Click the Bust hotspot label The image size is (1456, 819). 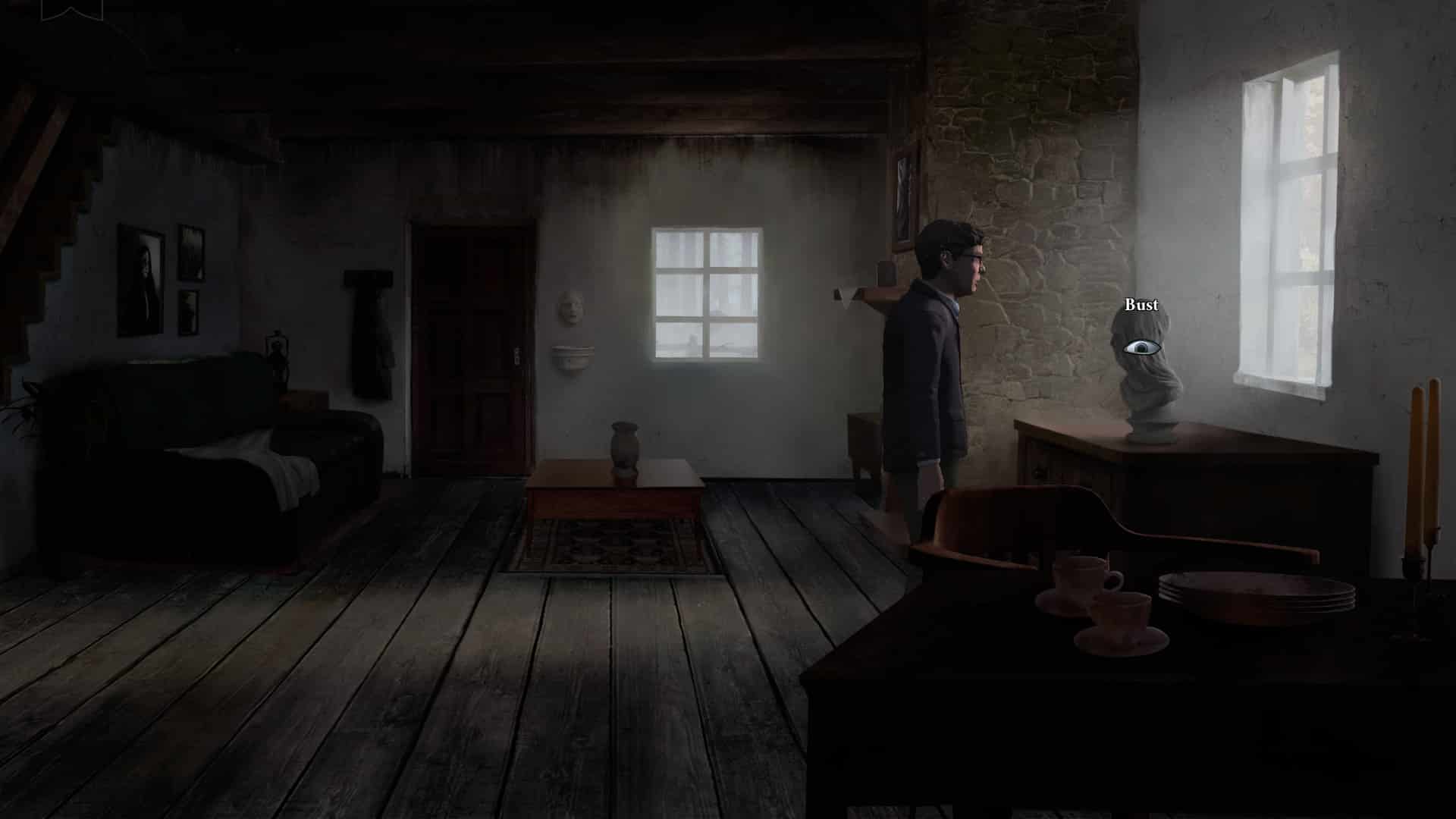coord(1142,305)
